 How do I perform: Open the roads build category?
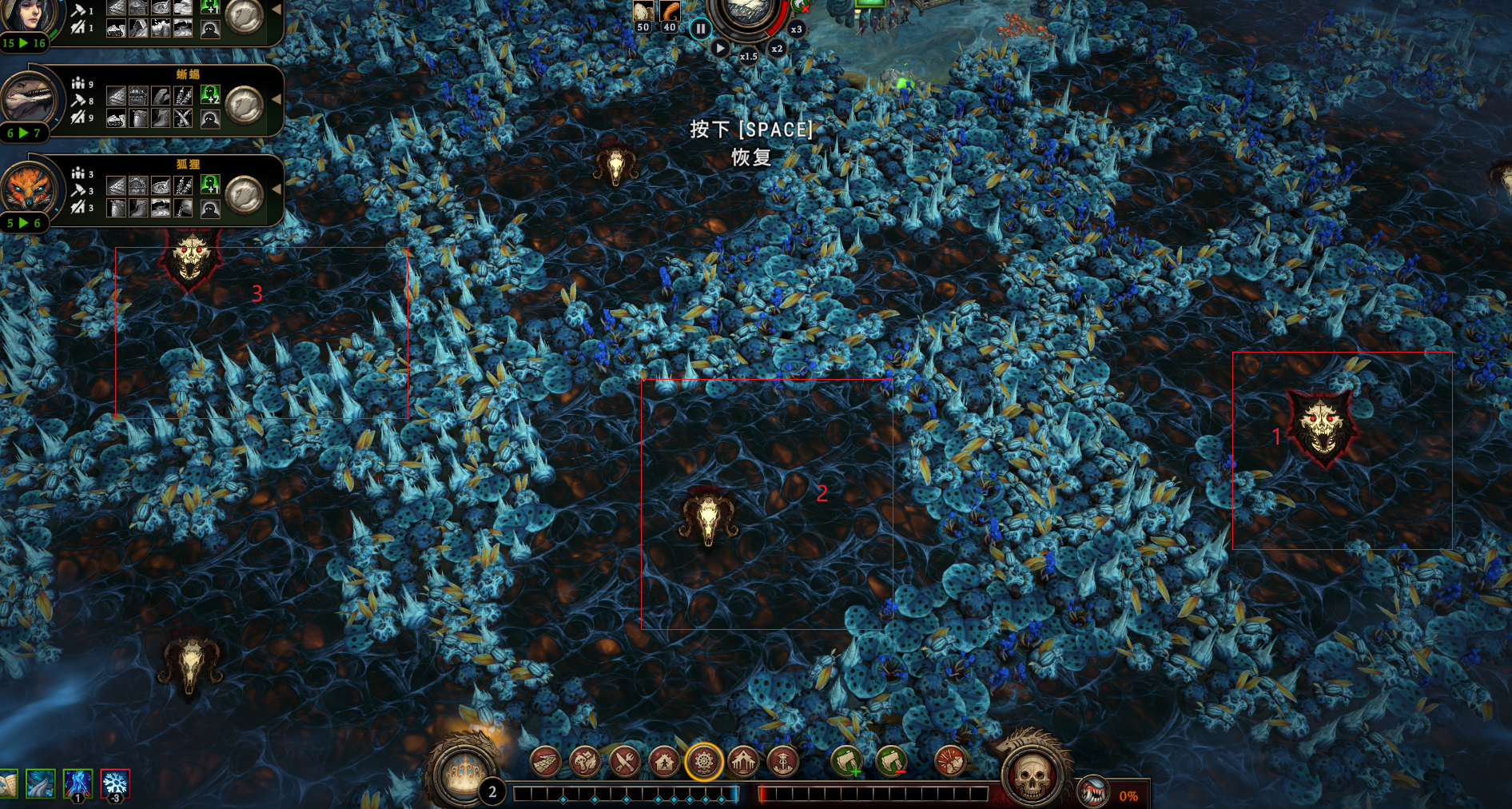coord(546,762)
